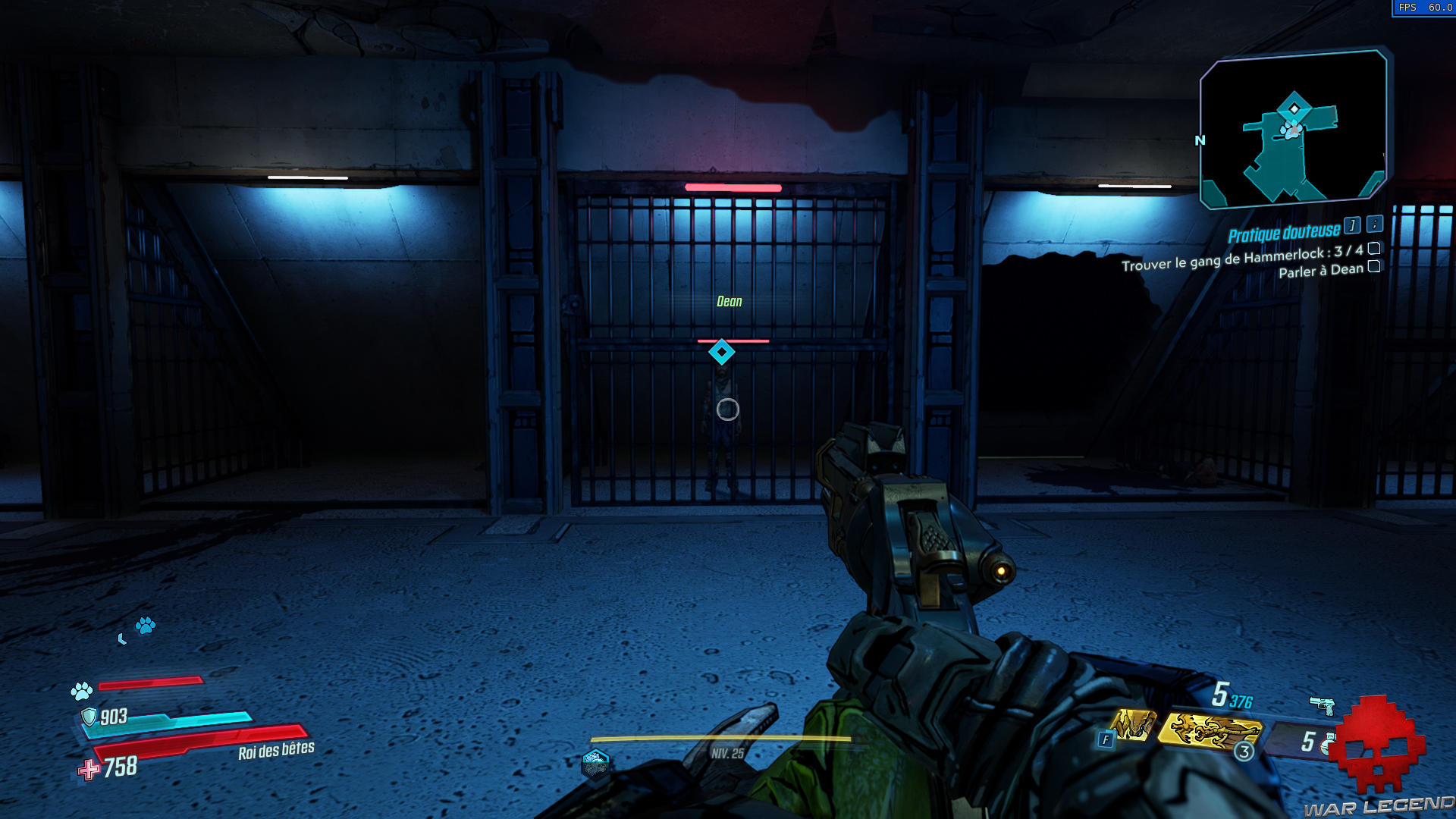Click Dean's name label above the marker
The height and width of the screenshot is (819, 1456).
pos(729,302)
